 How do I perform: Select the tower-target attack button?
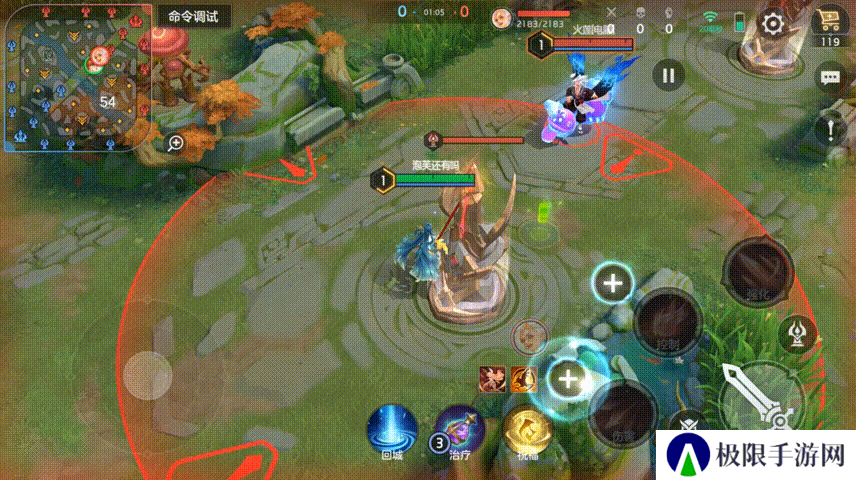point(799,332)
